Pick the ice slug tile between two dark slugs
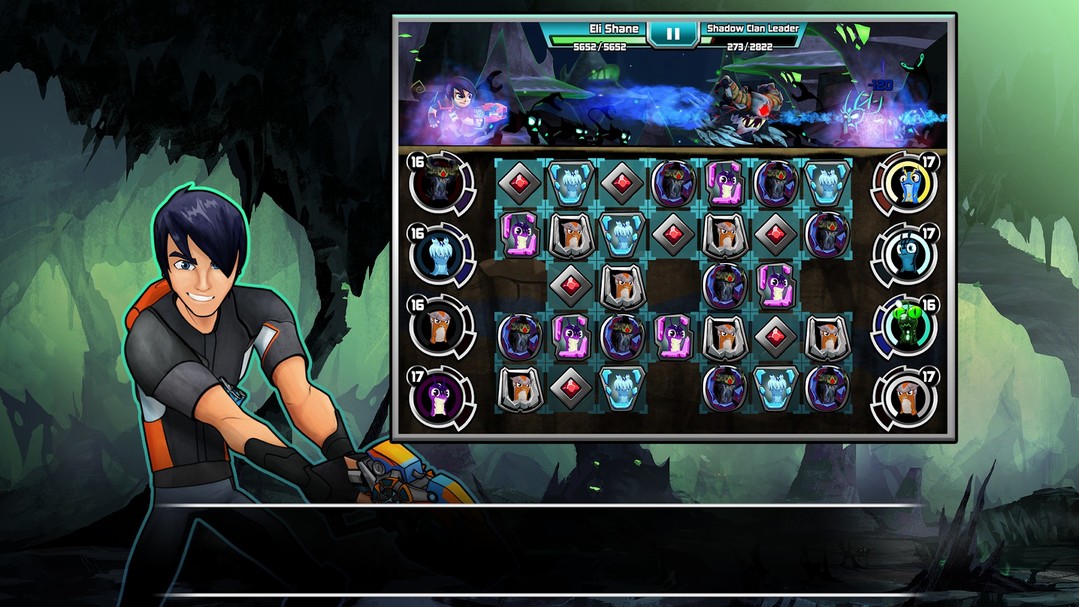The height and width of the screenshot is (607, 1079). pyautogui.click(x=776, y=388)
